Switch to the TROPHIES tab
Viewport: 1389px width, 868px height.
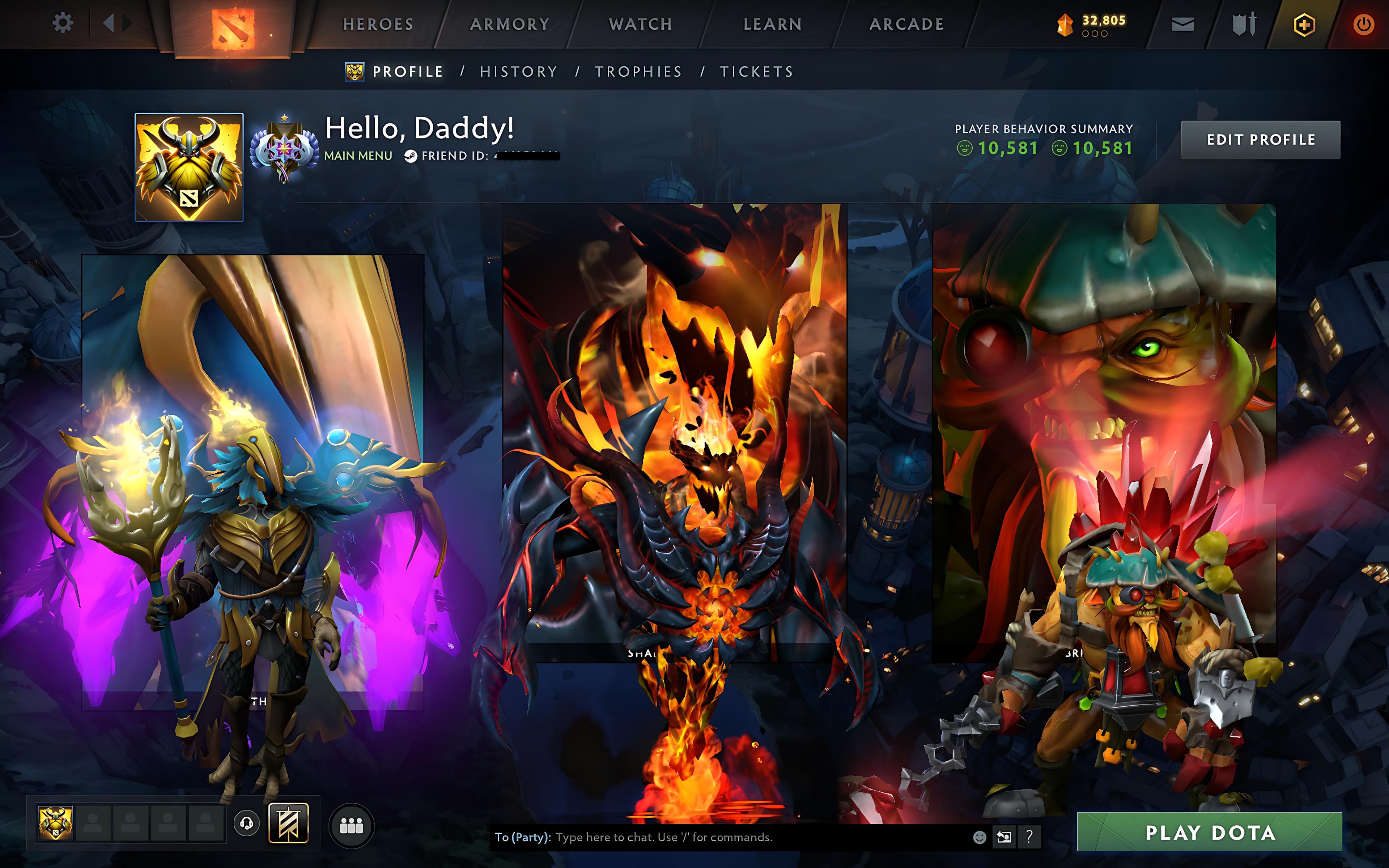(x=639, y=71)
